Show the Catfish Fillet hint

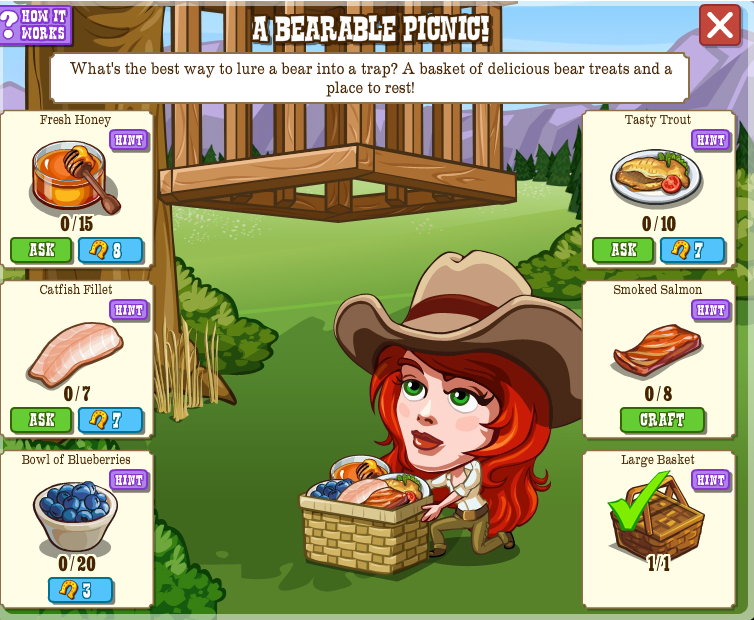tap(128, 310)
